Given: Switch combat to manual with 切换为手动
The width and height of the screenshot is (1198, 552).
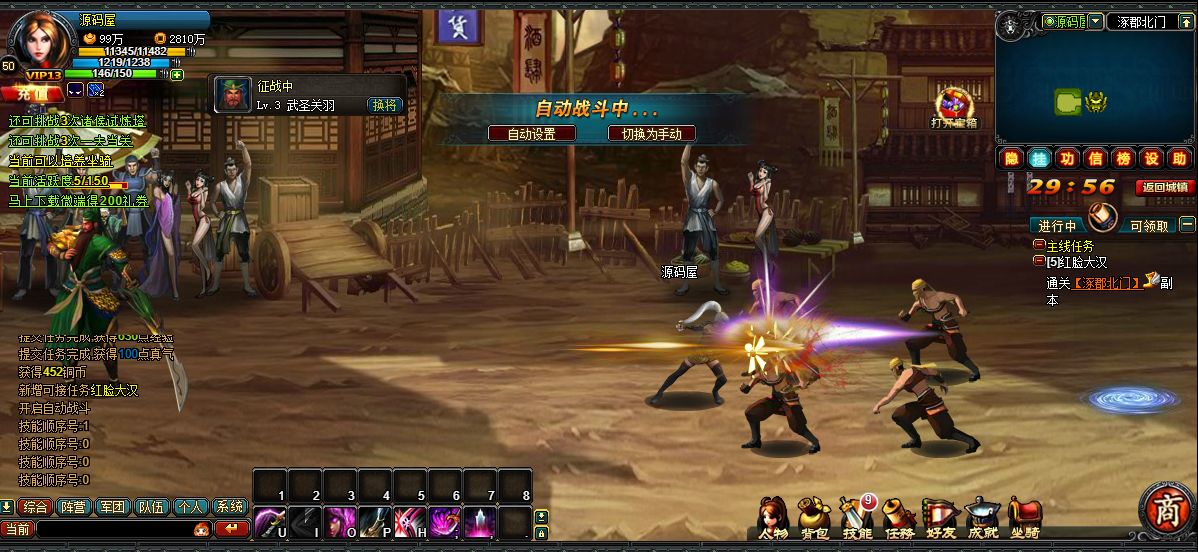Looking at the screenshot, I should click(651, 133).
